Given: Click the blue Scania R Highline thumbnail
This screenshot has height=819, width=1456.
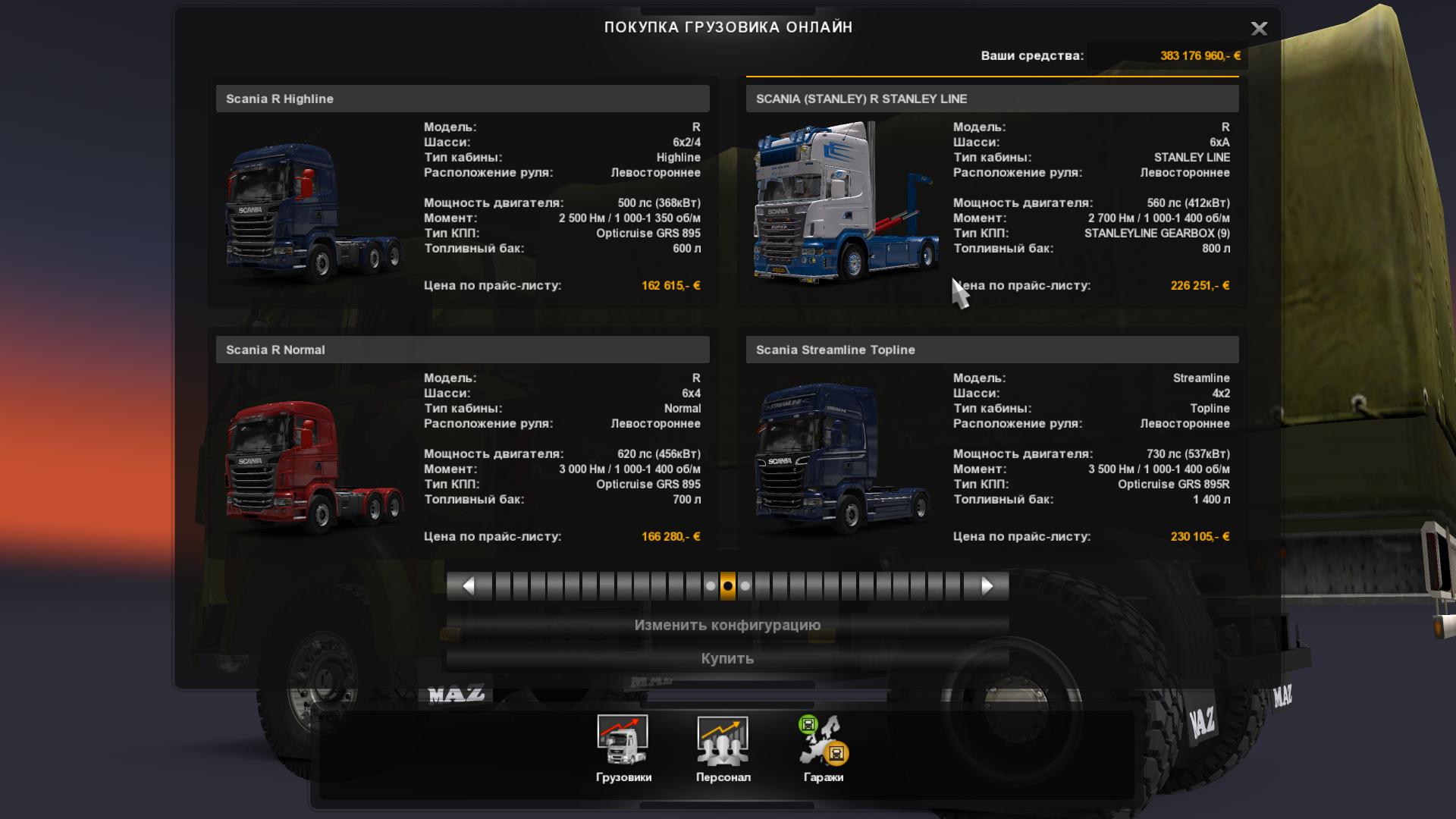Looking at the screenshot, I should (x=313, y=212).
